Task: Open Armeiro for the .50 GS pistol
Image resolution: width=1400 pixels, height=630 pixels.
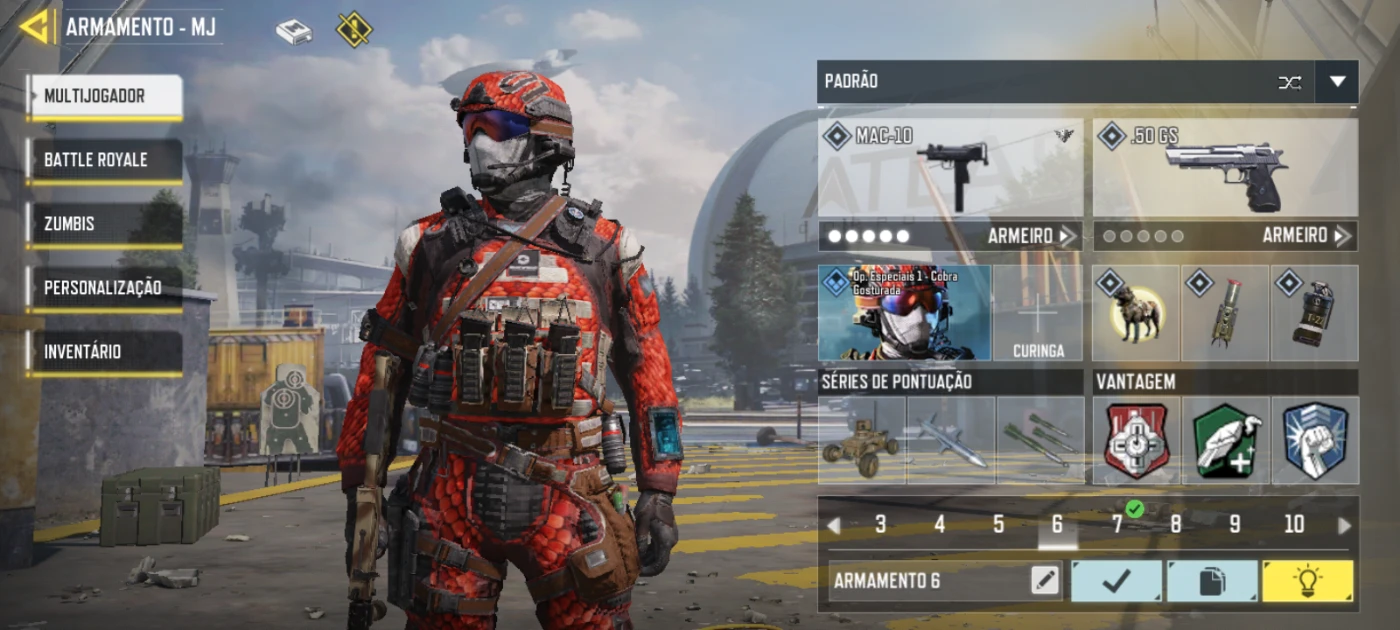Action: 1306,236
